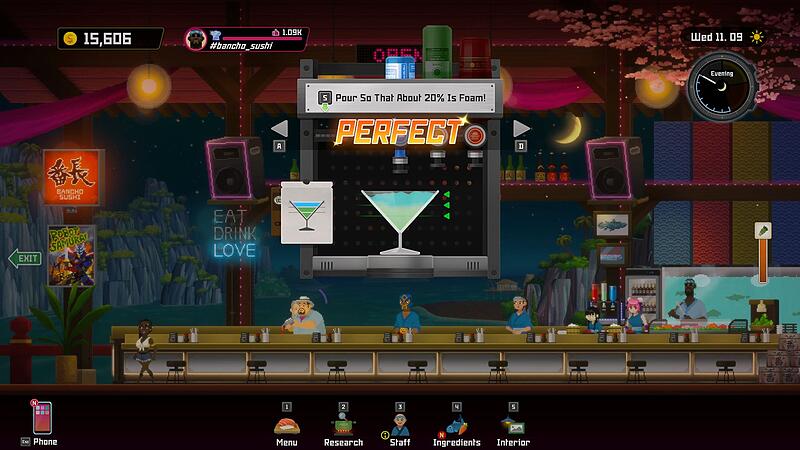Open the Interior decoration menu

tap(512, 424)
